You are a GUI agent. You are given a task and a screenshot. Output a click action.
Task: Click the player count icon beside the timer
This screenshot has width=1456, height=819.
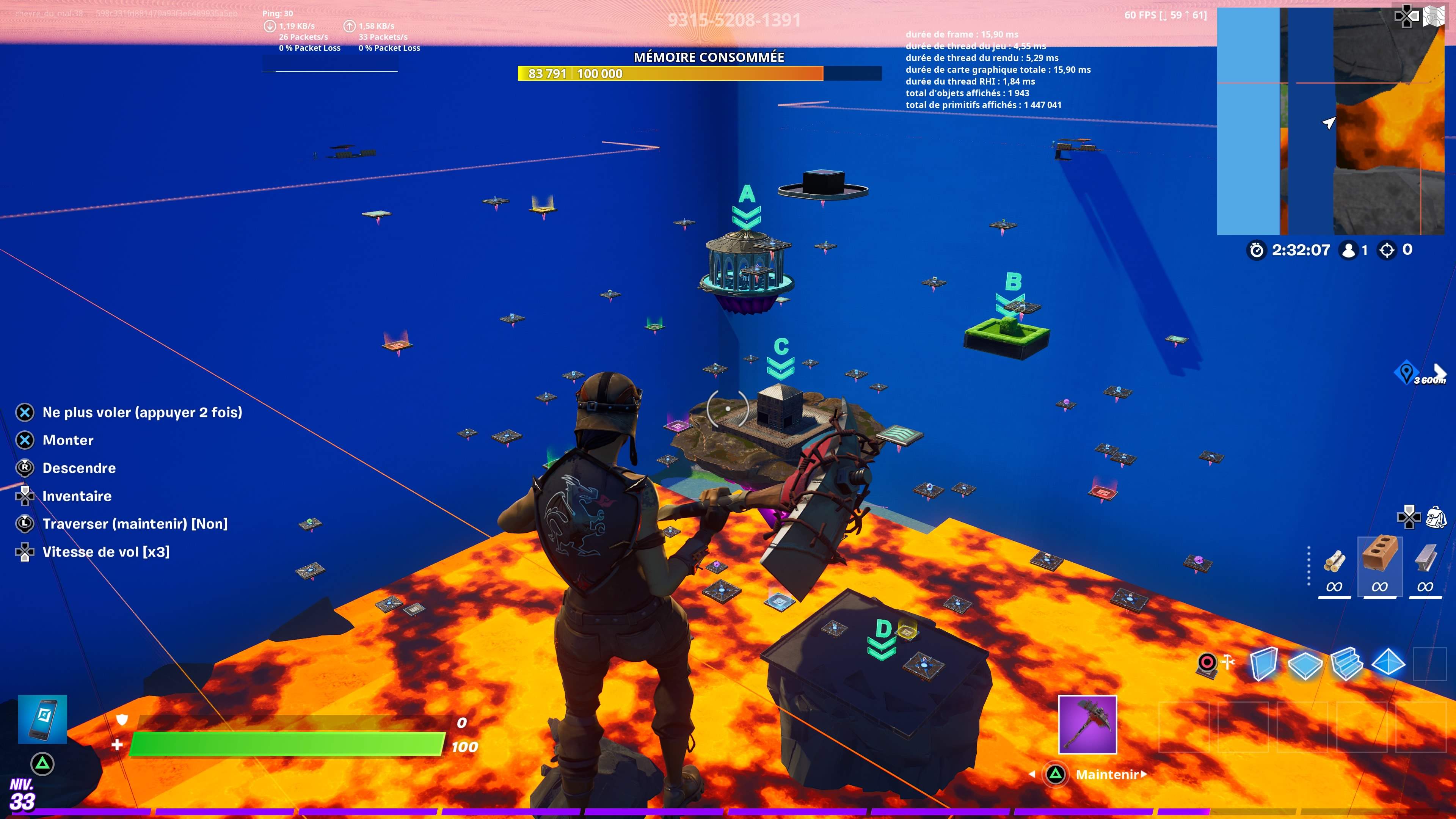[x=1349, y=250]
